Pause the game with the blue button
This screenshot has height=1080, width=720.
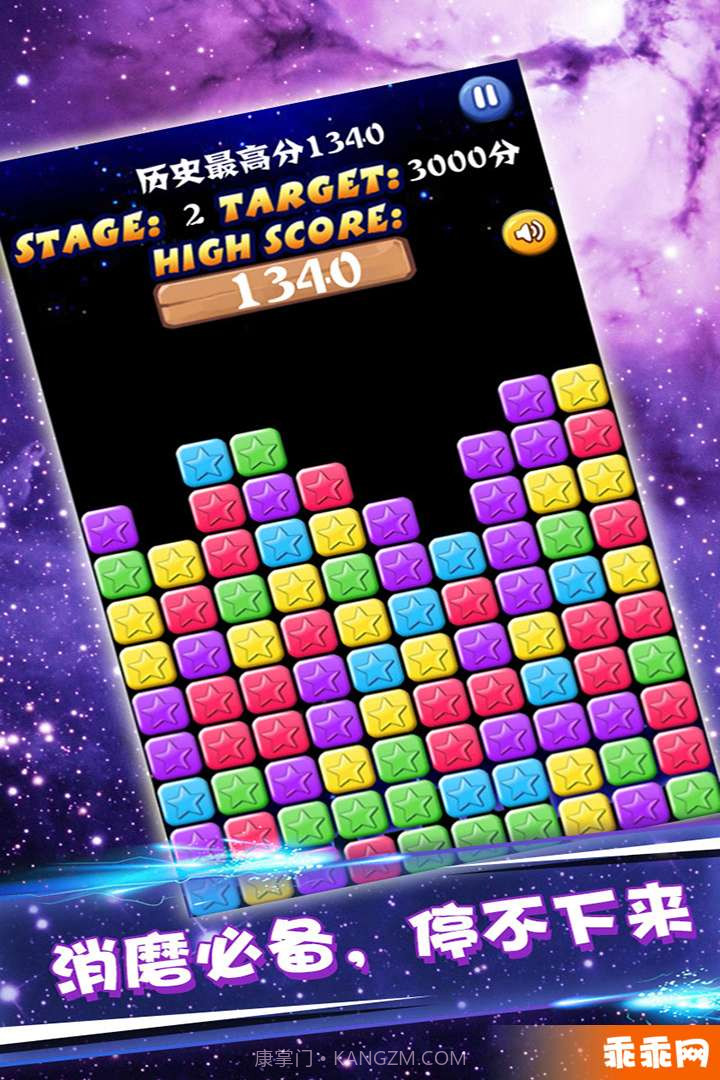484,97
